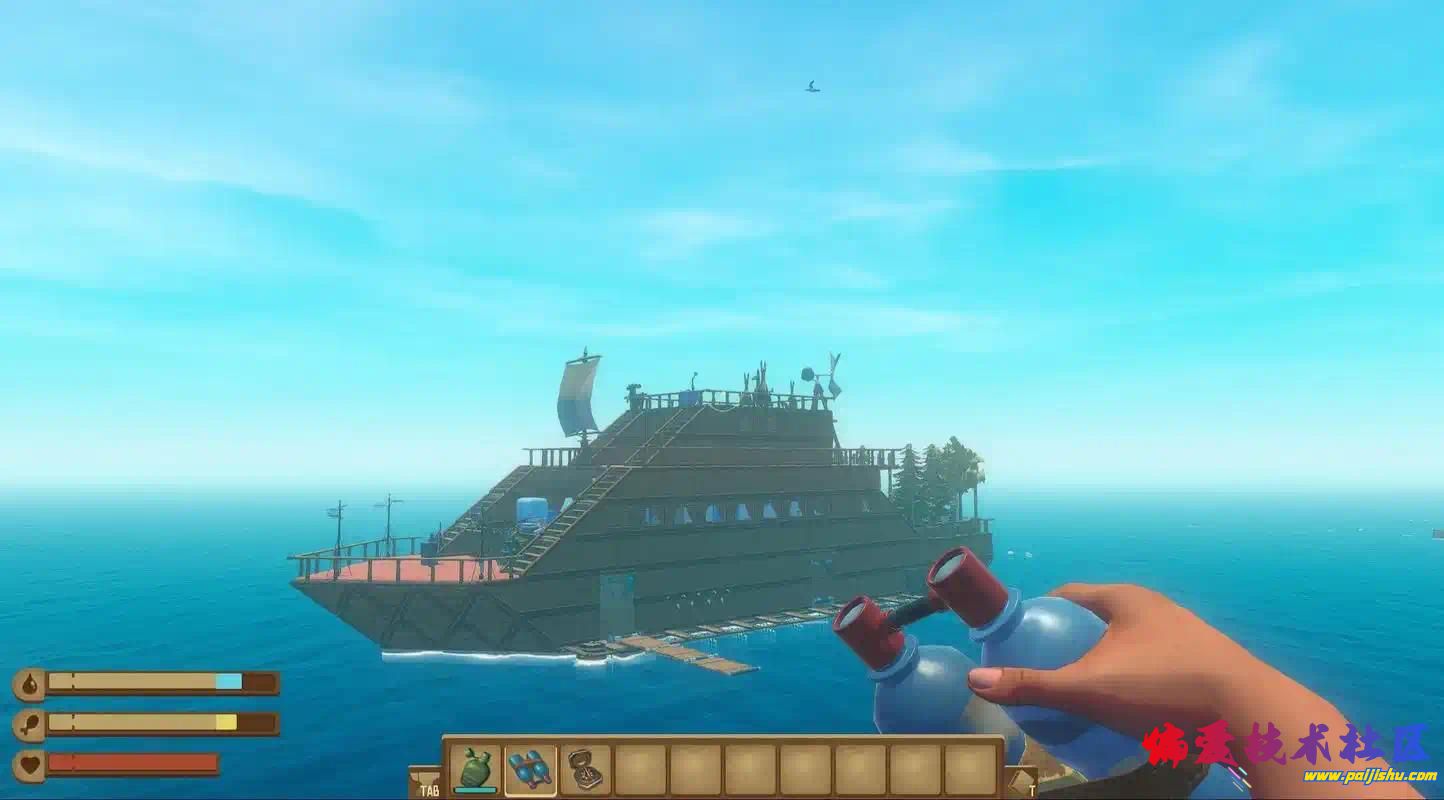Choose the blue binoculars in the hotbar
The image size is (1444, 800).
tap(530, 769)
